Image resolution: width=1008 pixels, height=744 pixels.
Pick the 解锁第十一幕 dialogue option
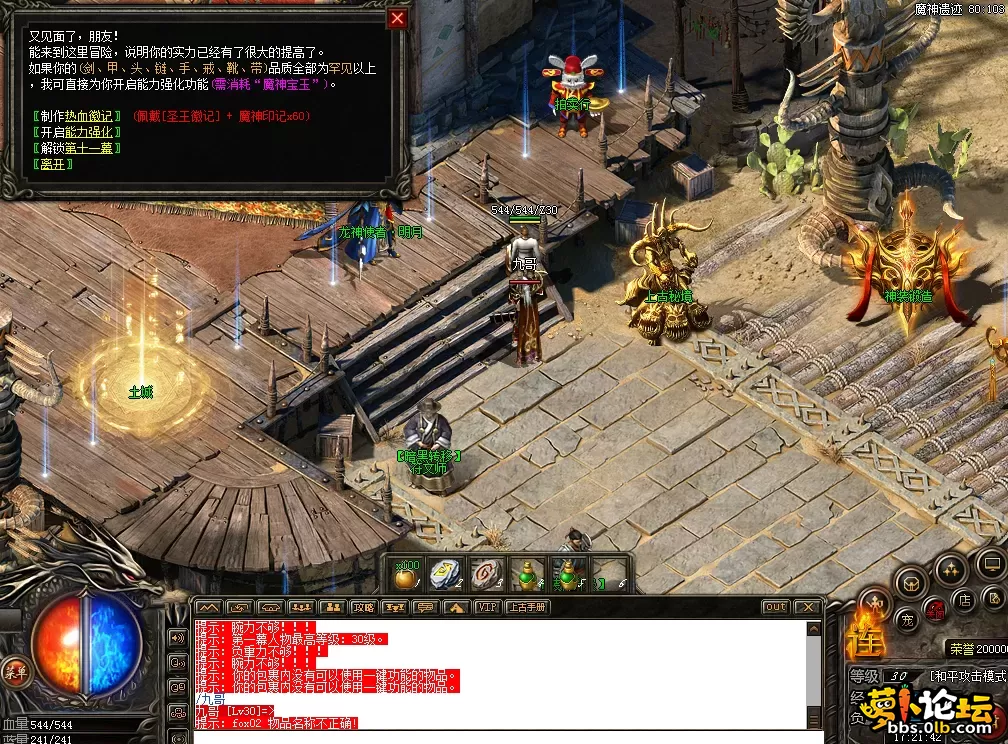76,148
